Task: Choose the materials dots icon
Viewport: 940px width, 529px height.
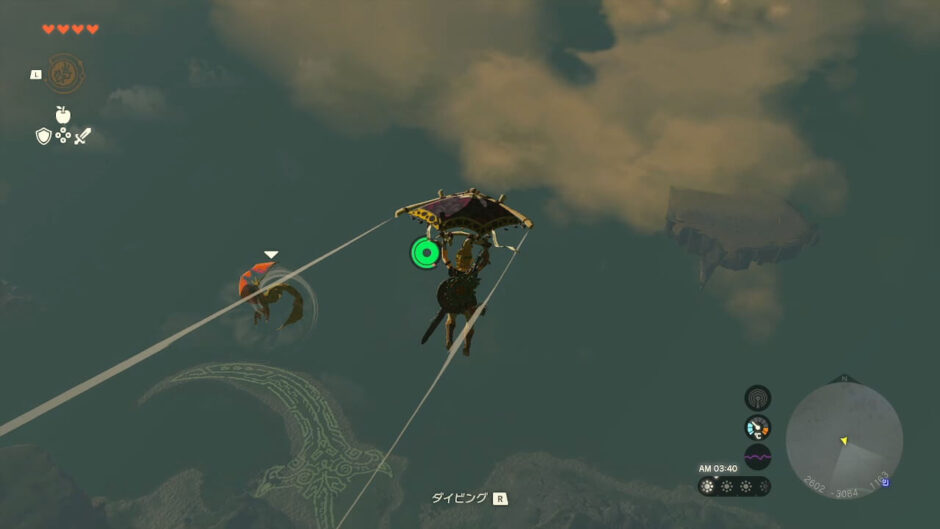Action: point(63,135)
